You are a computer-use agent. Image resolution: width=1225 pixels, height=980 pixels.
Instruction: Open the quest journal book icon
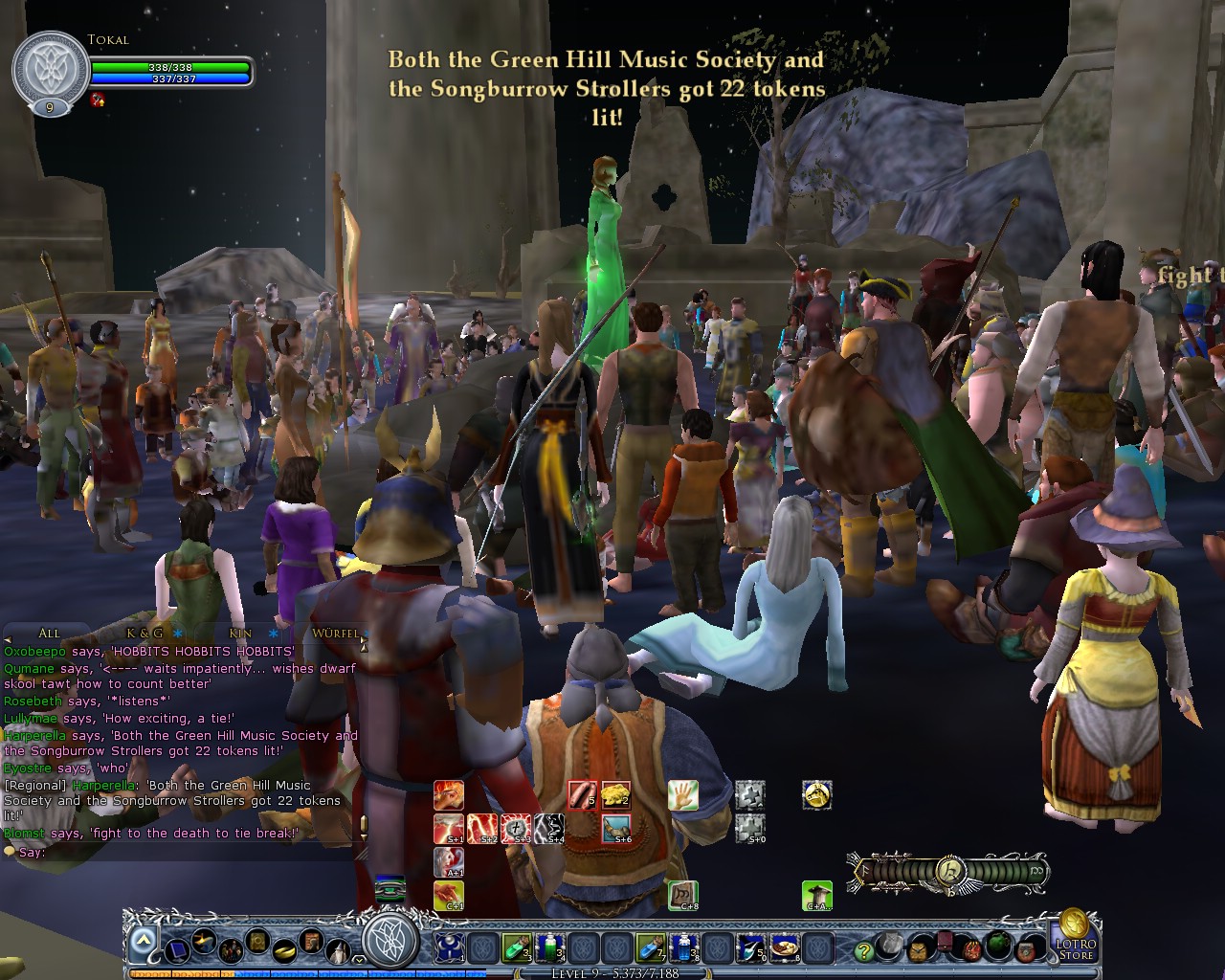coord(256,940)
